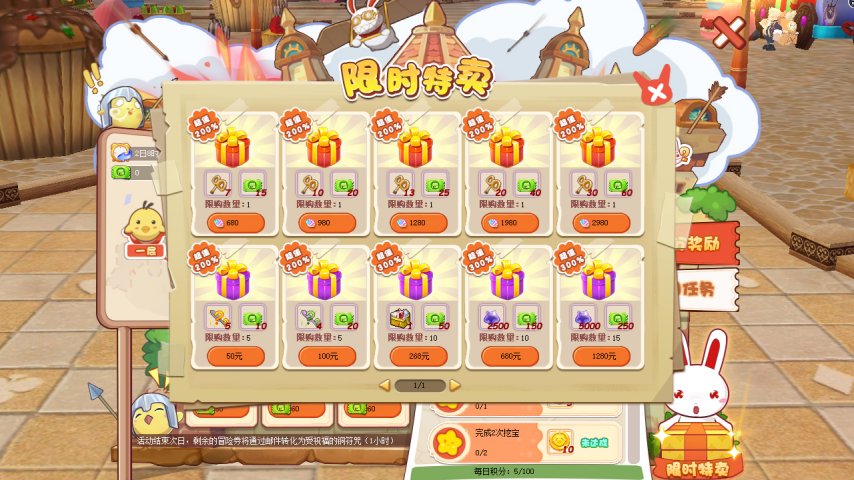
Task: Select the treasure chest item in 268元 pack
Action: point(401,317)
